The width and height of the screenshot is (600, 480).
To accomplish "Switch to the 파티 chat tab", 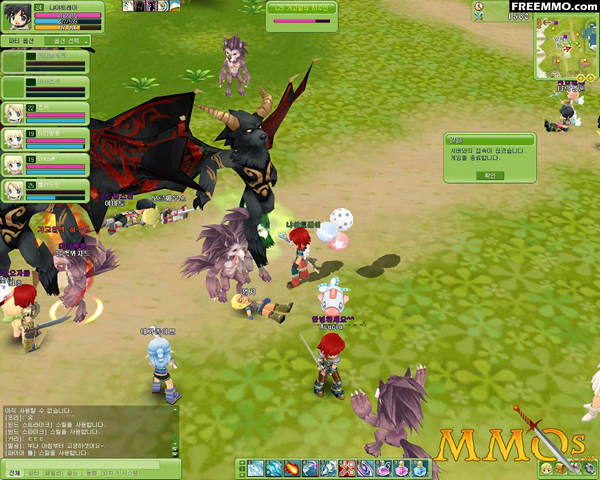I will pos(33,472).
